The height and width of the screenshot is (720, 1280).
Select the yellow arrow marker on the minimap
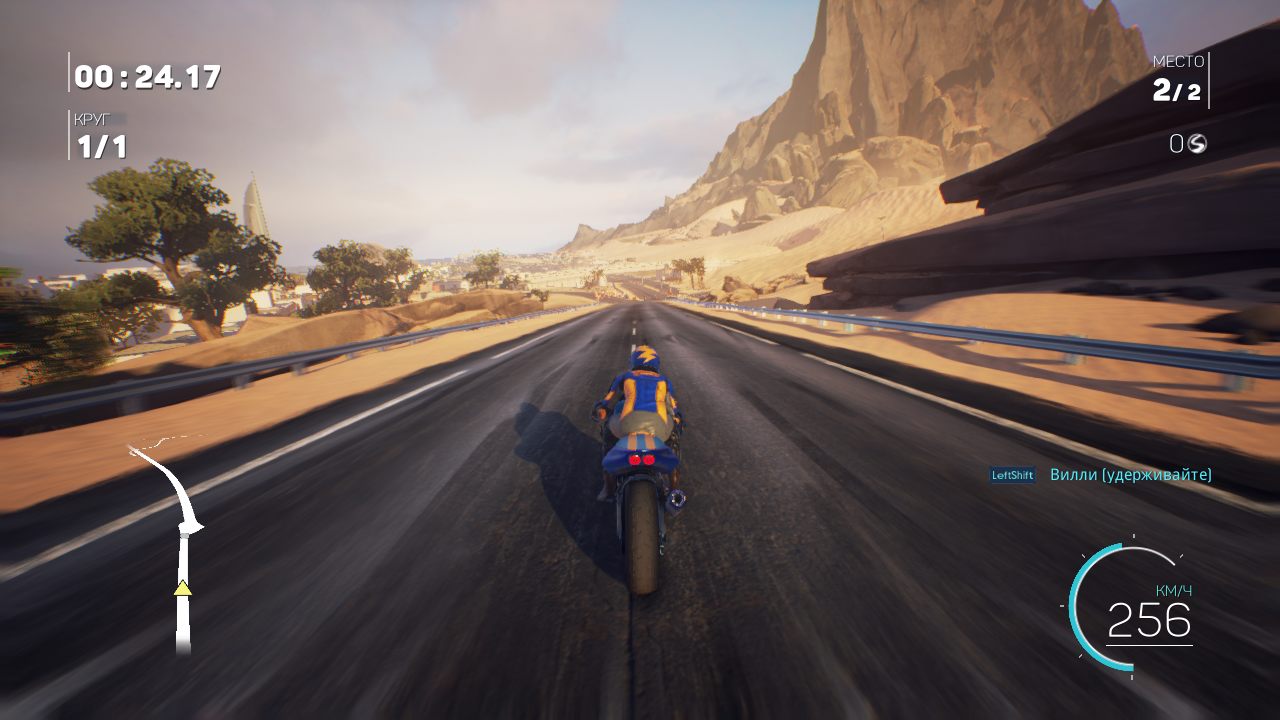tap(183, 590)
